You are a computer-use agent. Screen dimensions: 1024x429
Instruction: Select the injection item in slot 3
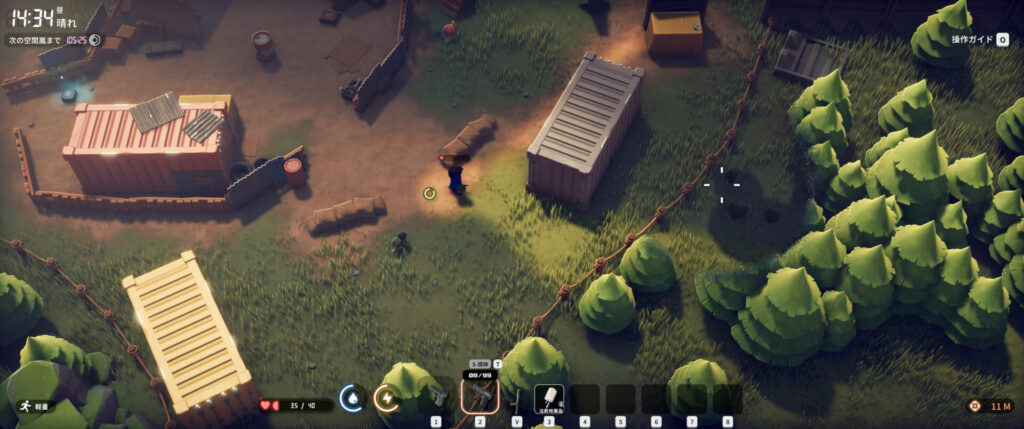(x=548, y=398)
